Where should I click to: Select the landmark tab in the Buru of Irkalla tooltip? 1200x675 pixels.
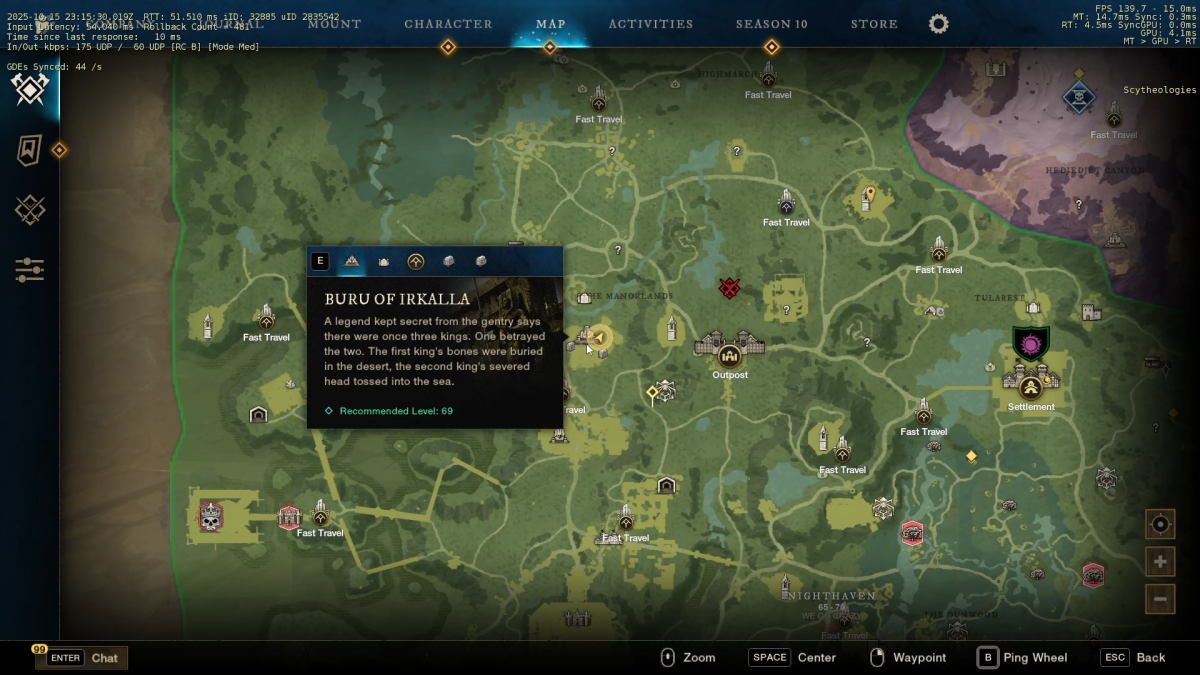(x=352, y=262)
